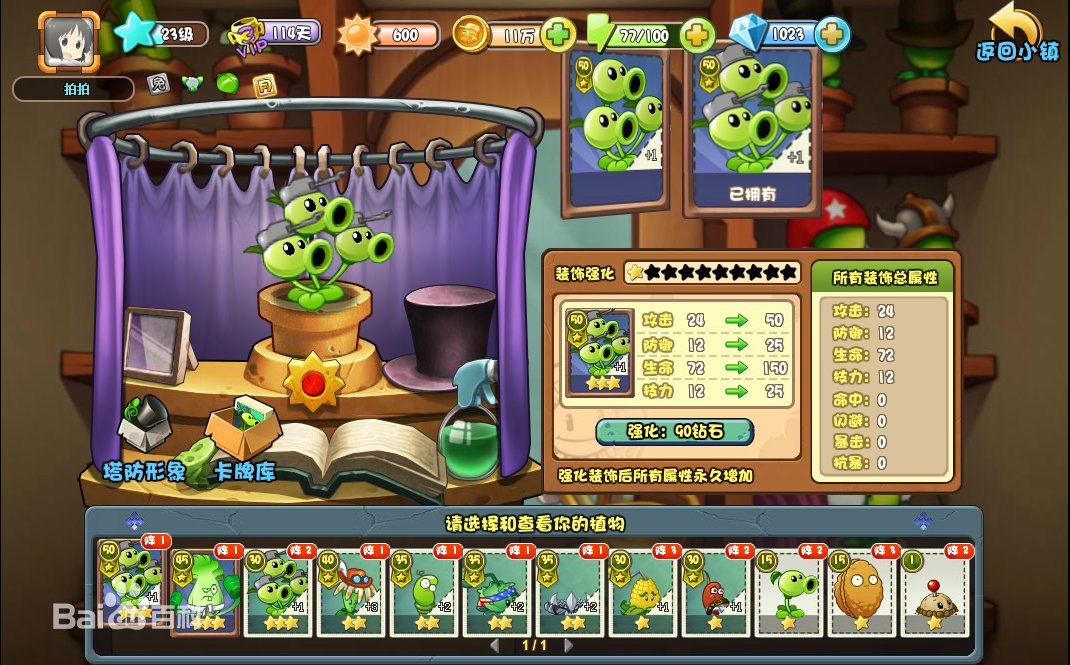Viewport: 1070px width, 665px height.
Task: Select the Spikeweed plant card
Action: pyautogui.click(x=569, y=593)
